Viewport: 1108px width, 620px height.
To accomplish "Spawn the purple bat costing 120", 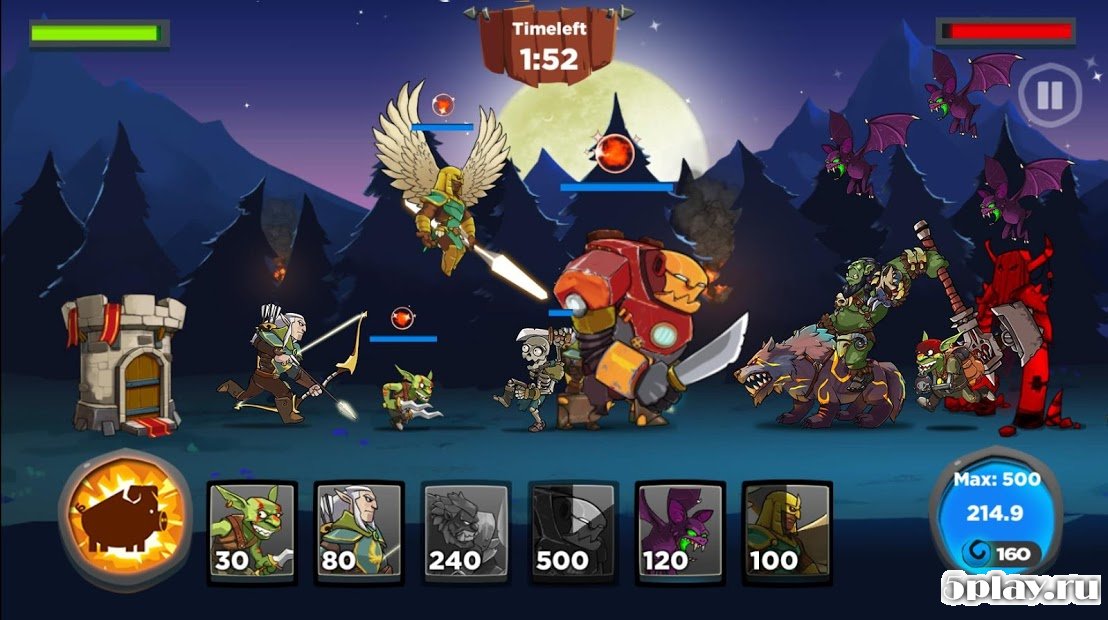I will tap(680, 532).
